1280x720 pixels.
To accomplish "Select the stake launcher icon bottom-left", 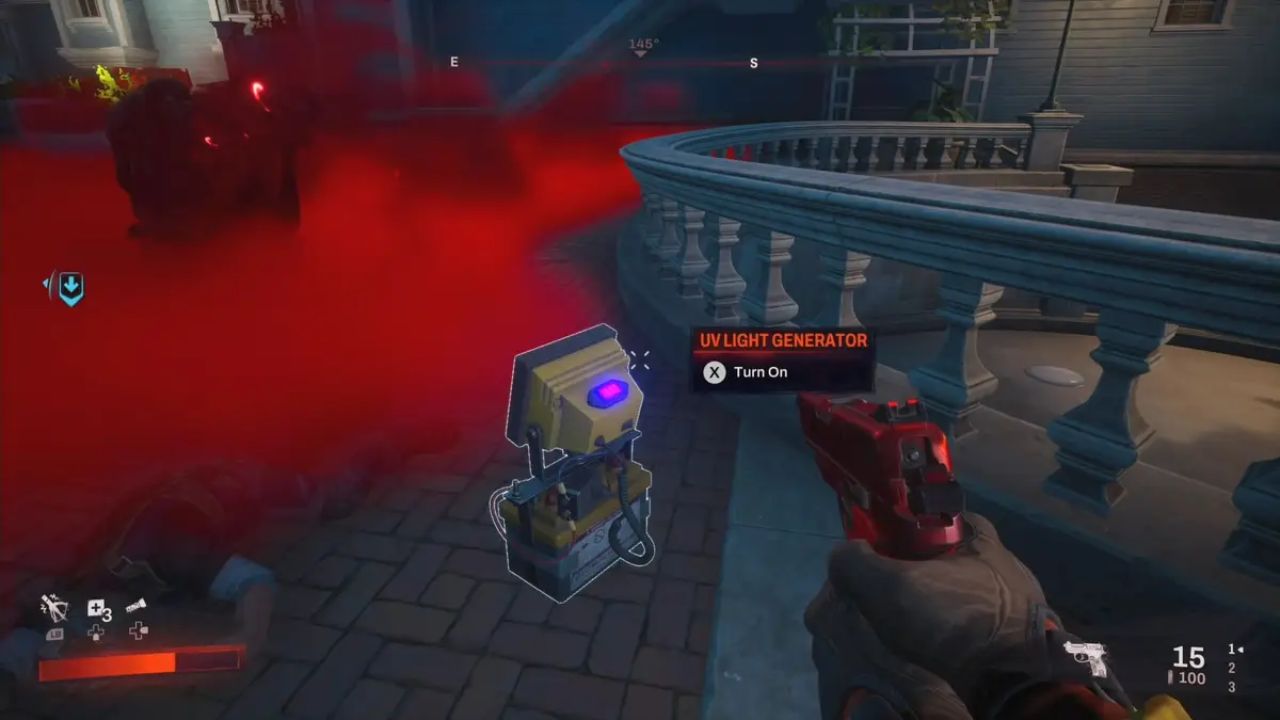I will [x=54, y=608].
